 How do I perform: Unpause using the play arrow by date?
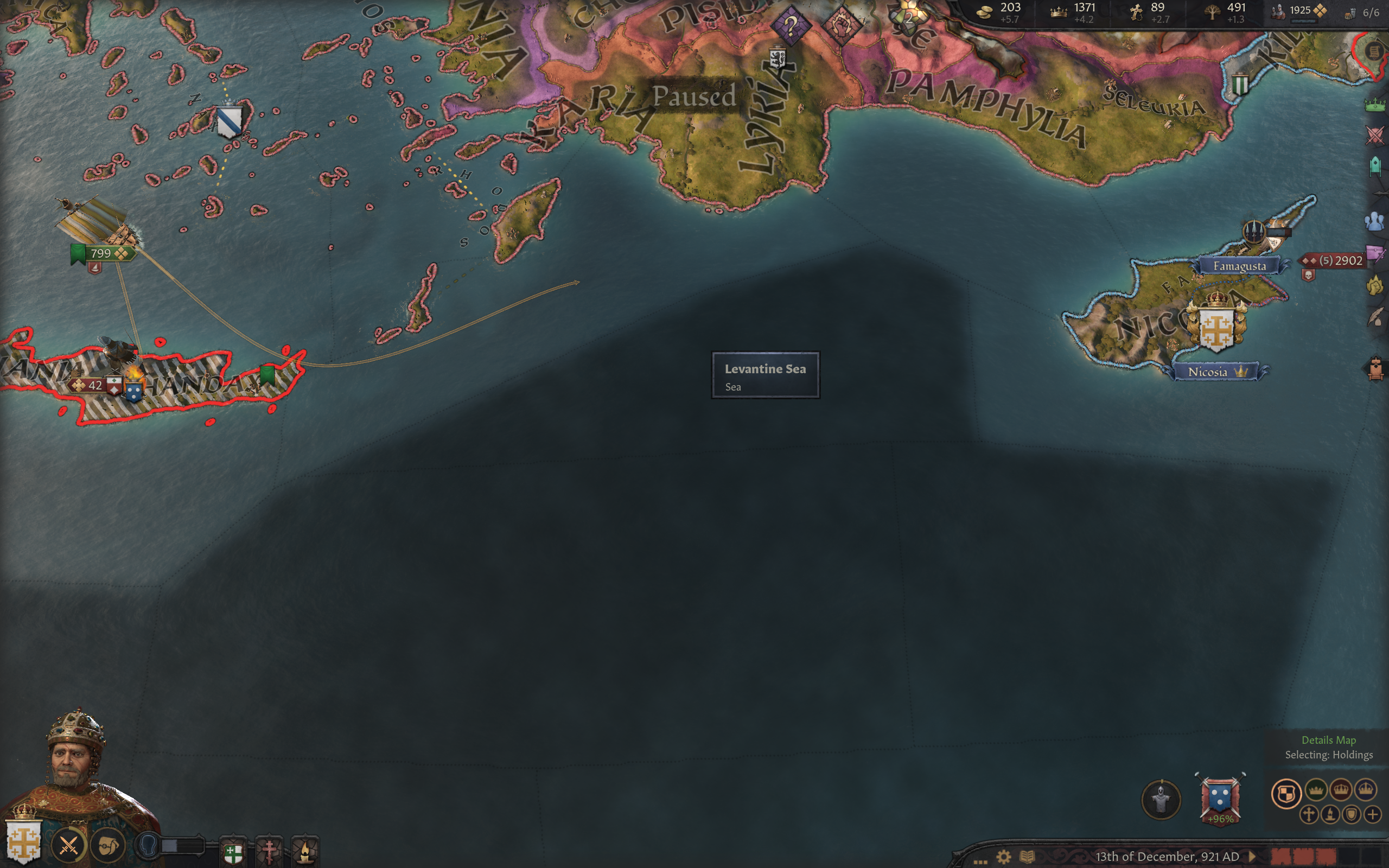[x=1252, y=857]
